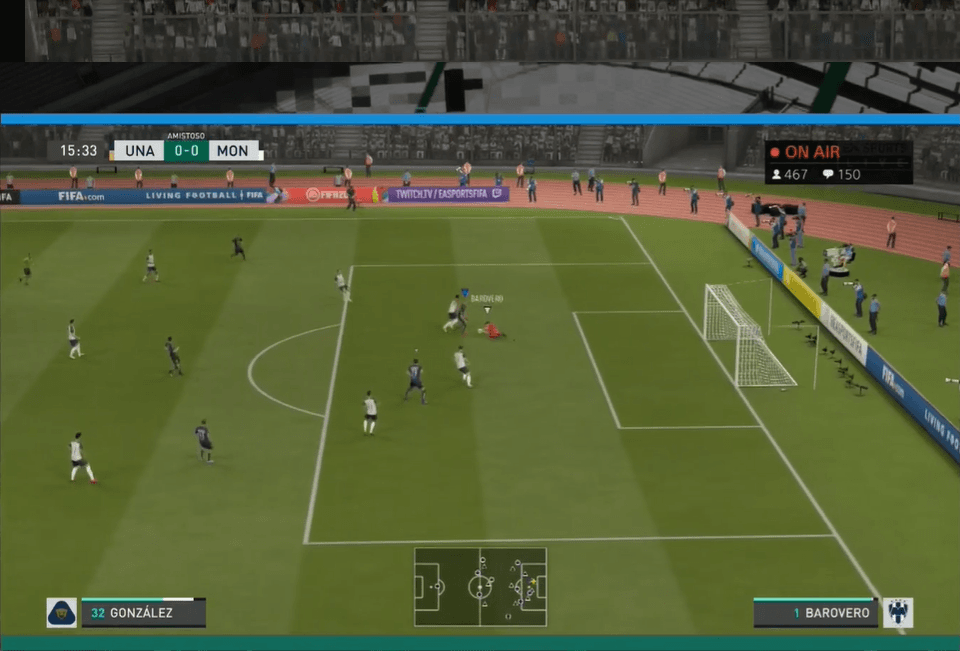Viewport: 960px width, 651px height.
Task: Click the pitch radar minimap
Action: (480, 587)
